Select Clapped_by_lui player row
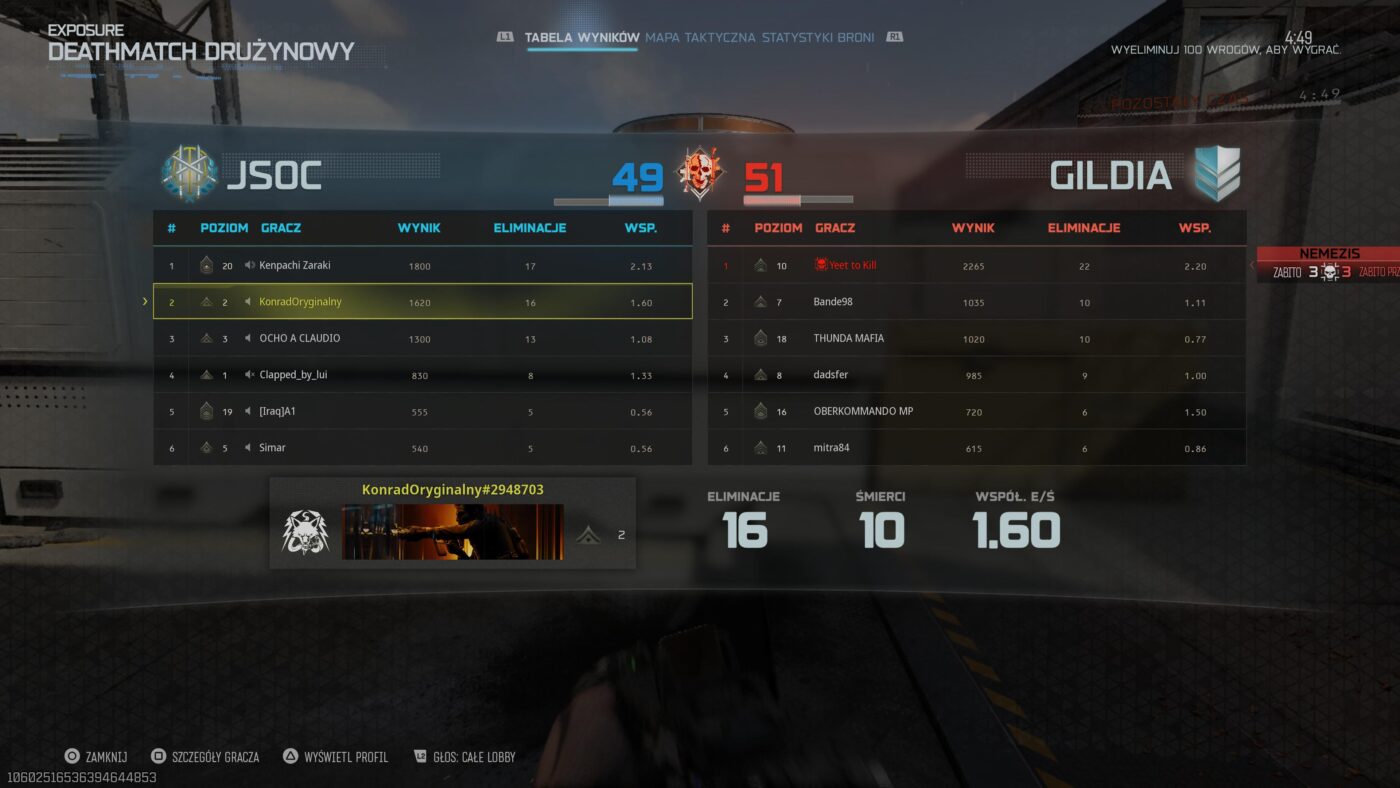The image size is (1400, 788). pyautogui.click(x=422, y=375)
